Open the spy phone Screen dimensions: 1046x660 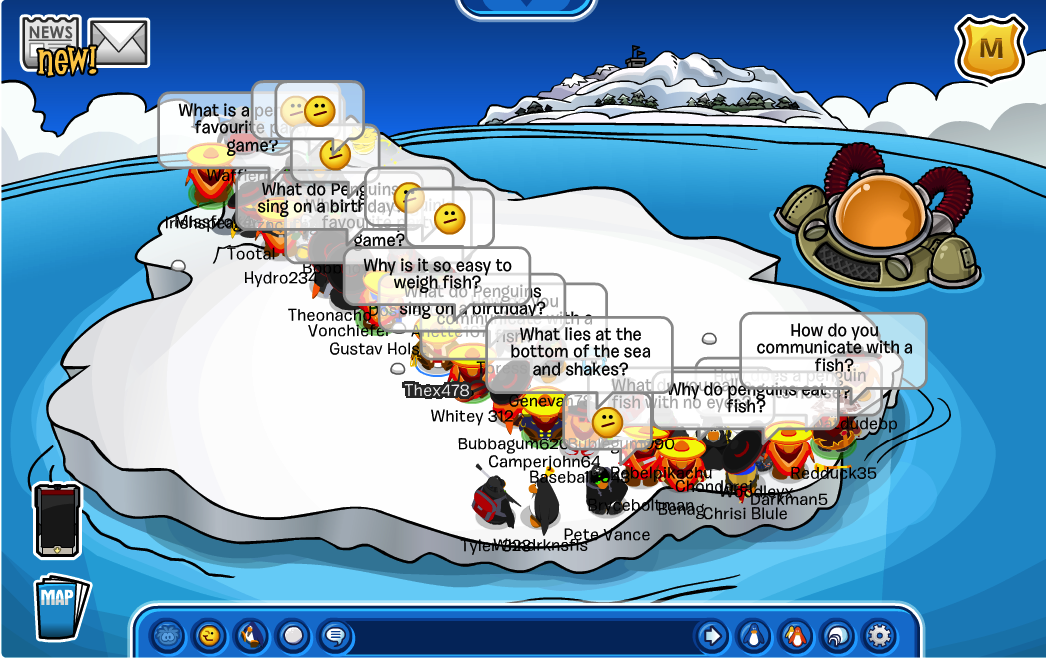pyautogui.click(x=57, y=519)
